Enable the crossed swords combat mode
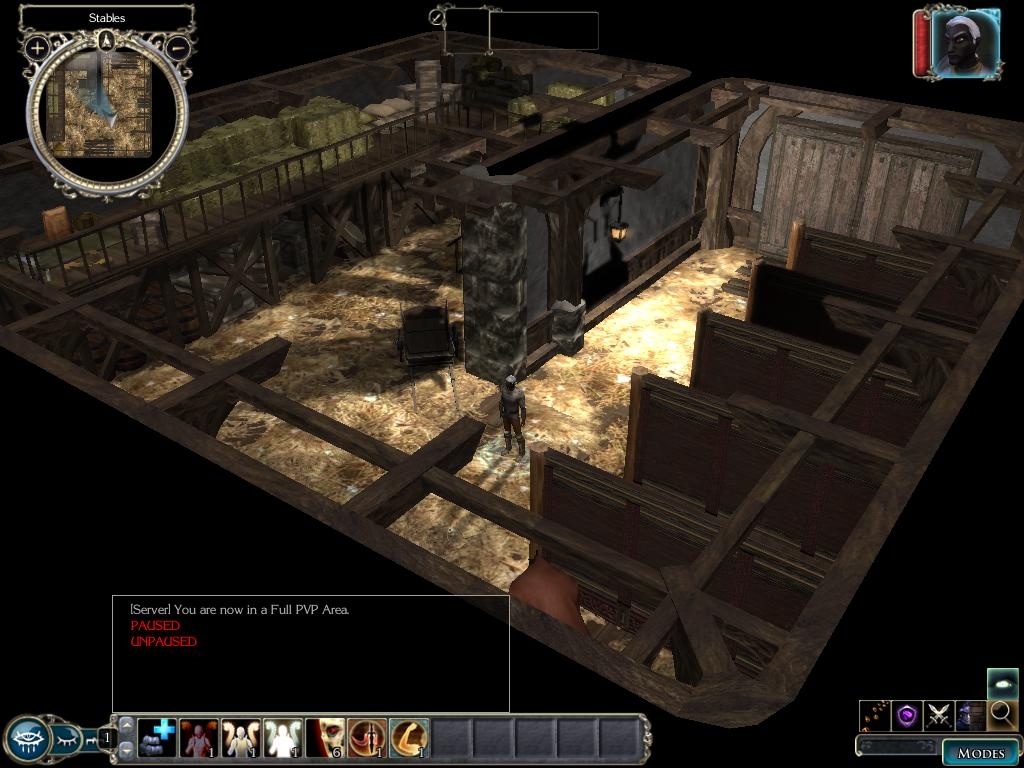 (x=939, y=715)
